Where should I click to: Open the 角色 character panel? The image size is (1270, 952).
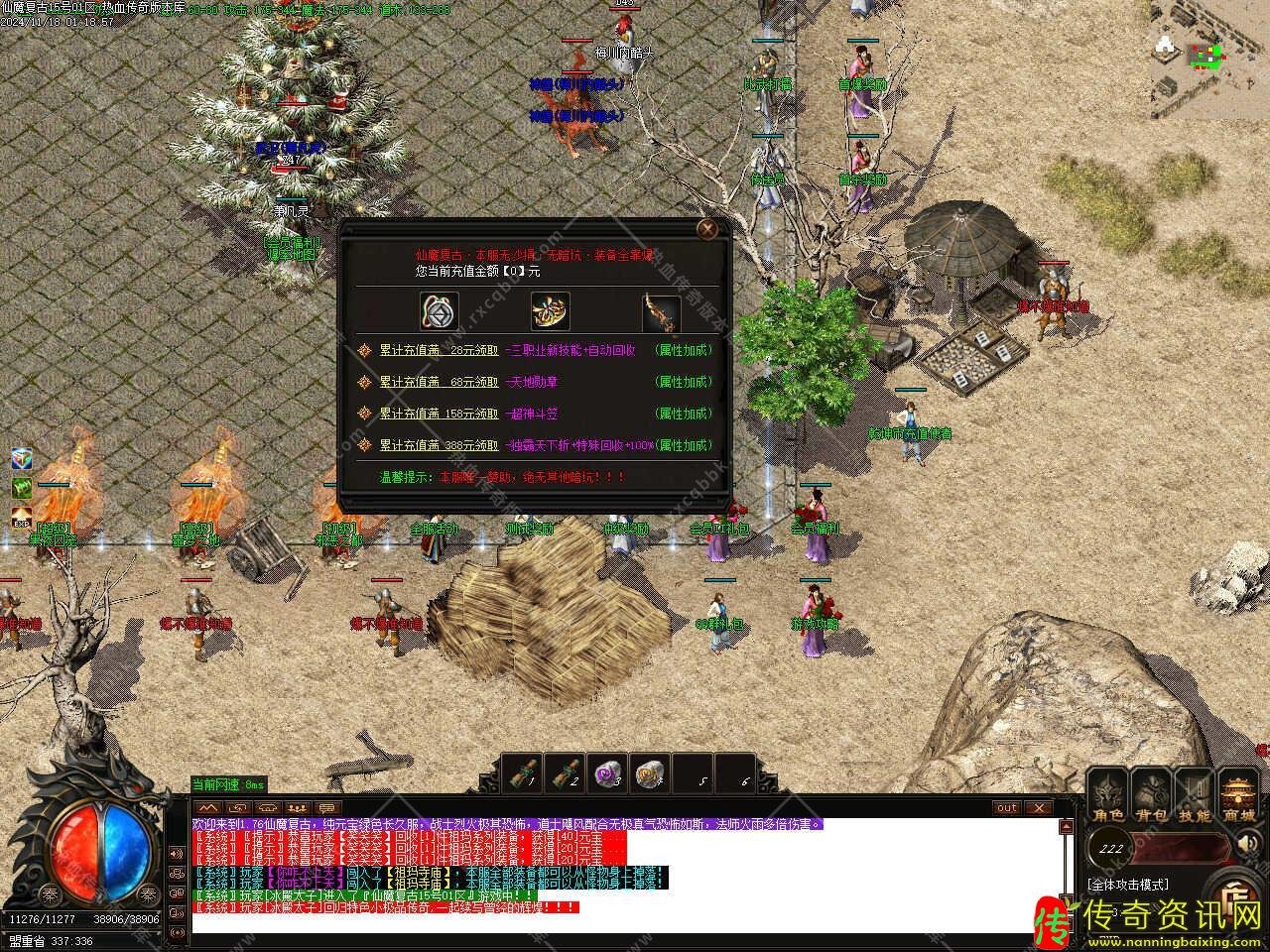pos(1108,796)
